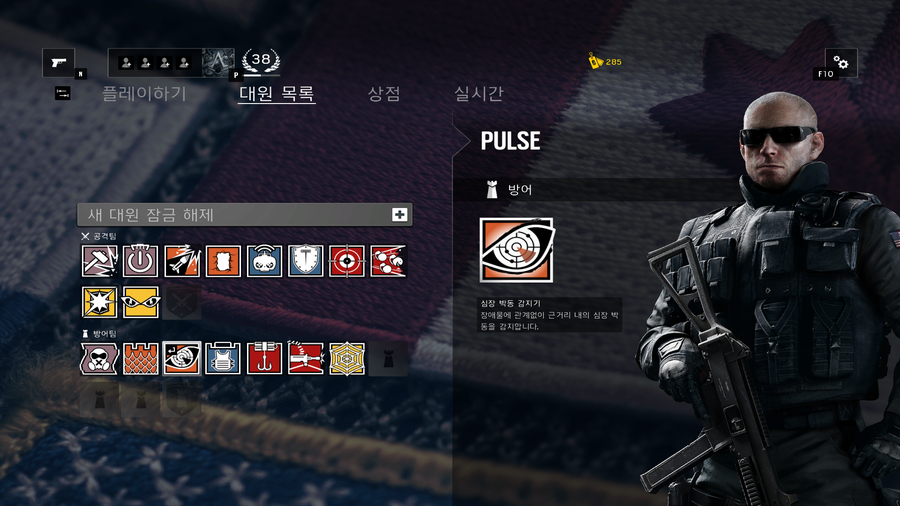Screen dimensions: 900x506
Task: Pick Ash's breaching round icon
Action: coord(182,261)
